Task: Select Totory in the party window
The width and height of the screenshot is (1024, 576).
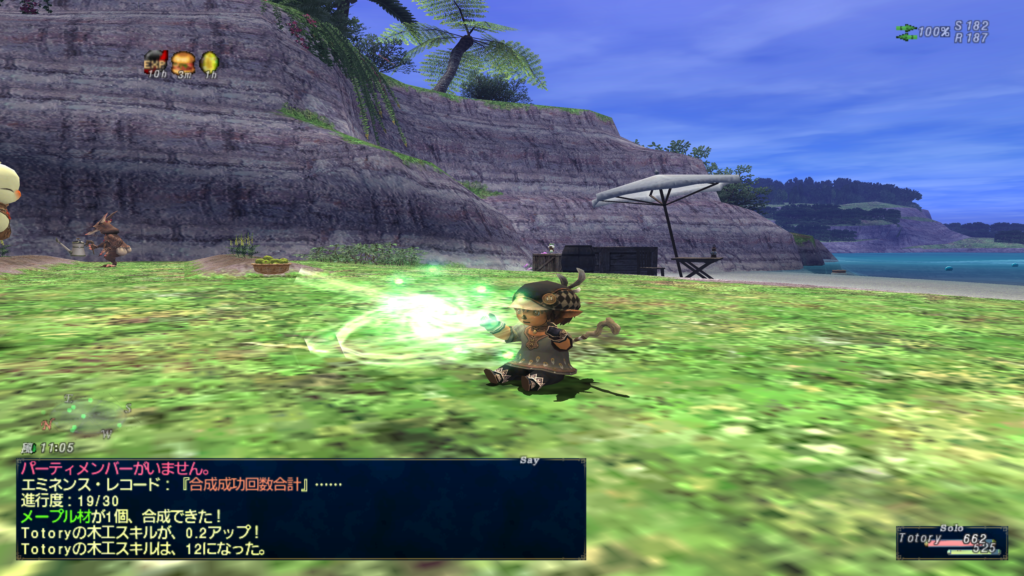Action: pyautogui.click(x=950, y=541)
